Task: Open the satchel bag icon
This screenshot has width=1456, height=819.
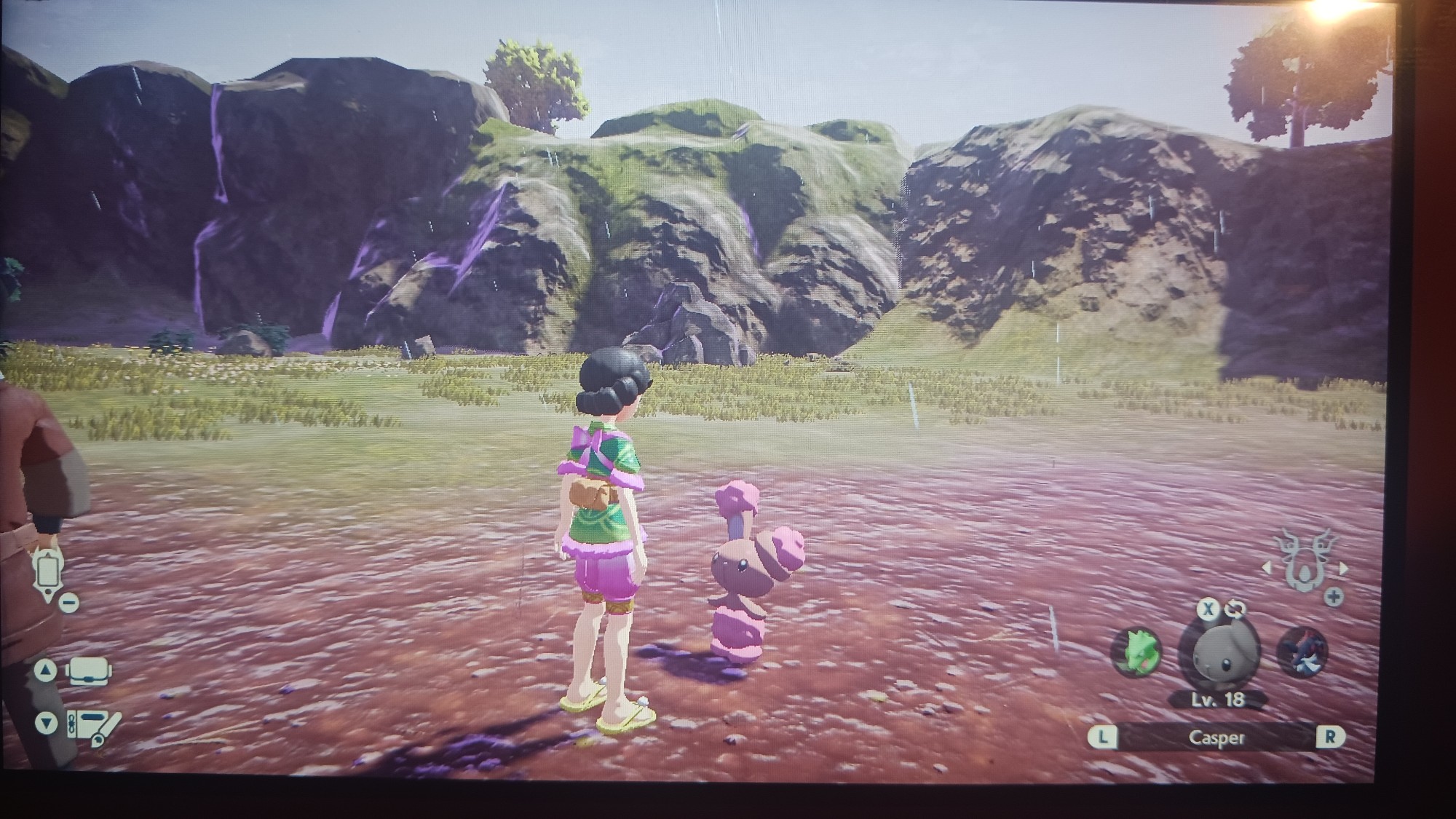Action: point(89,671)
